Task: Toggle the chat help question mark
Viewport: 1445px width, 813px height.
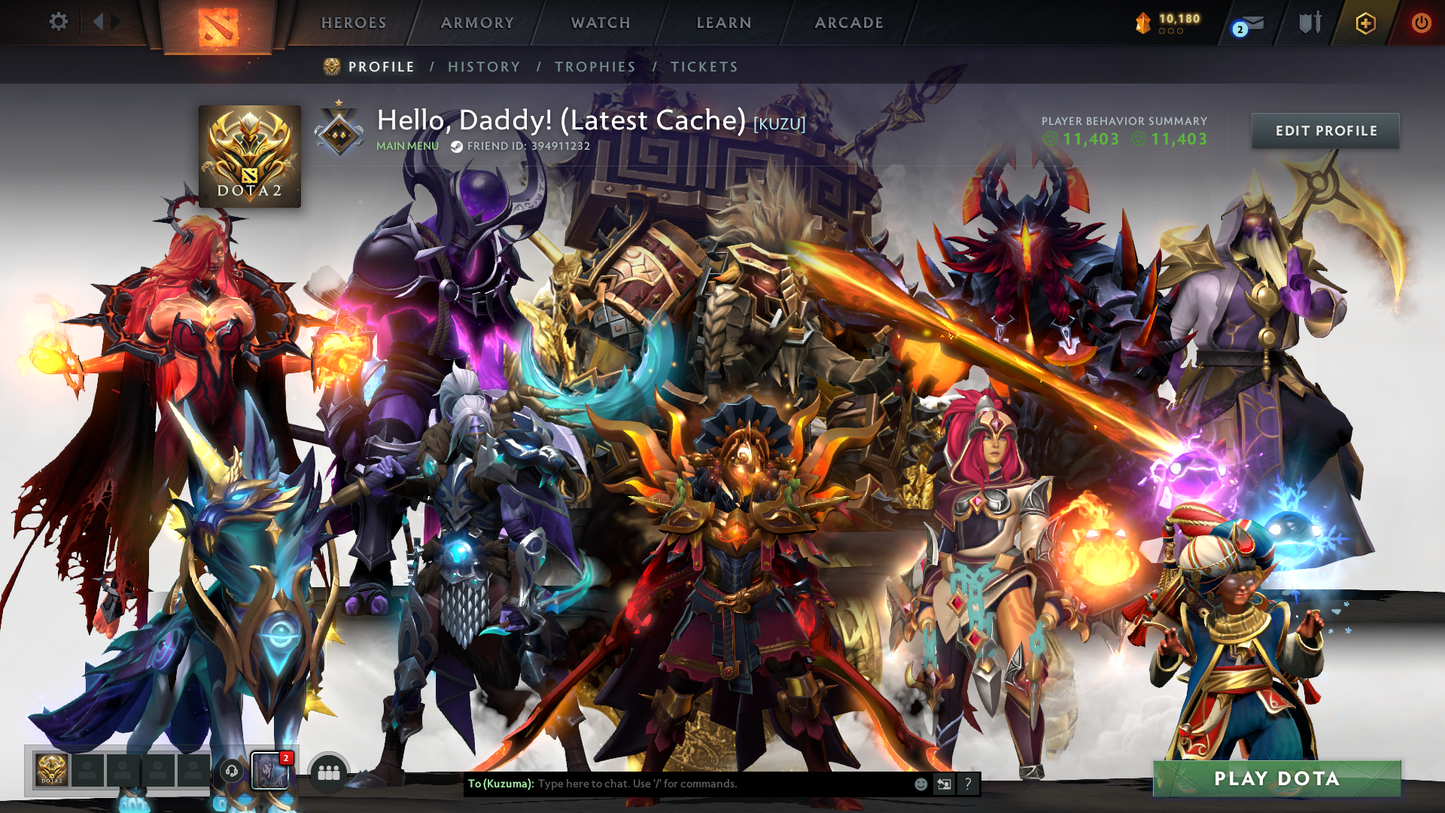Action: pos(967,784)
